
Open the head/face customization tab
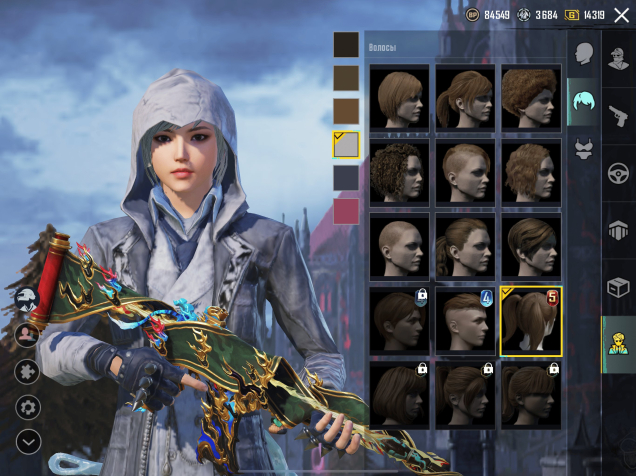(x=584, y=54)
